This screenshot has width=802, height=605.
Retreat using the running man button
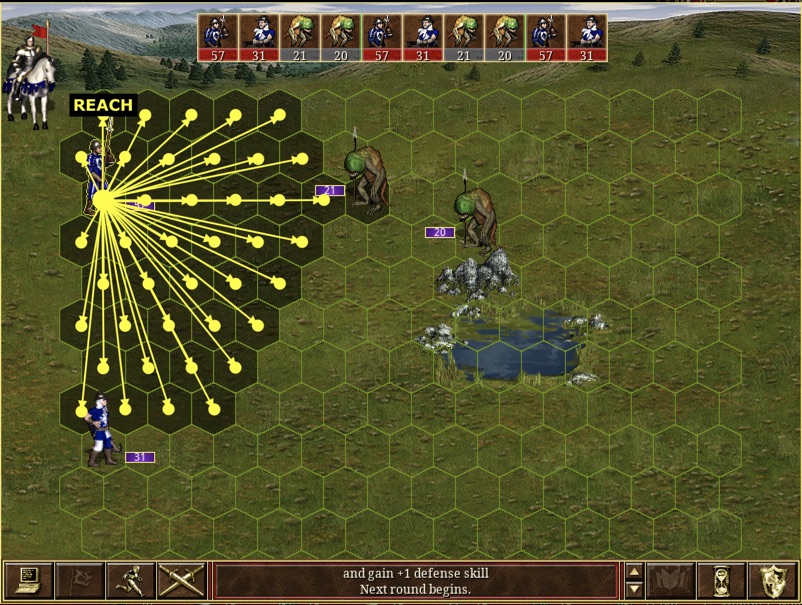point(130,581)
